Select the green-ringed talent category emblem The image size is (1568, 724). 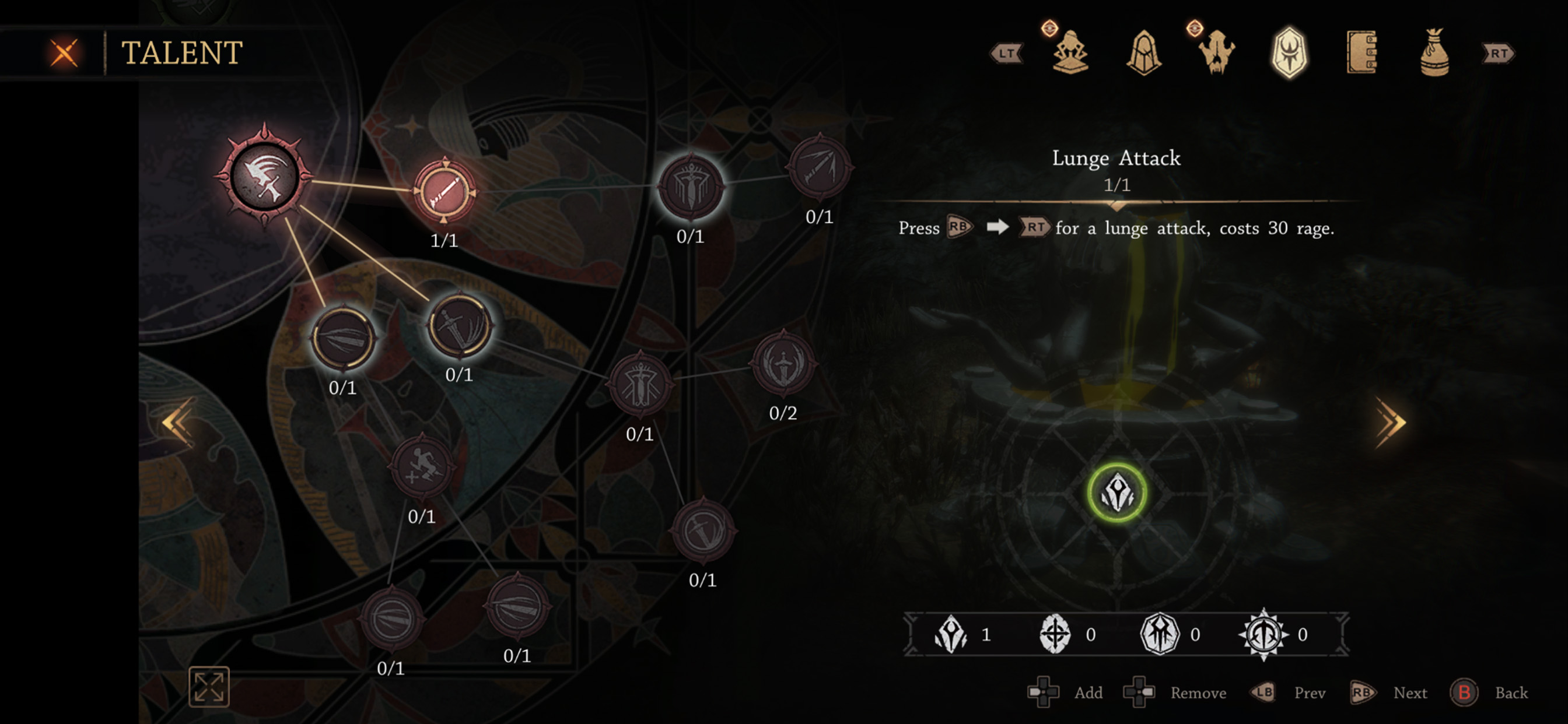[1117, 493]
